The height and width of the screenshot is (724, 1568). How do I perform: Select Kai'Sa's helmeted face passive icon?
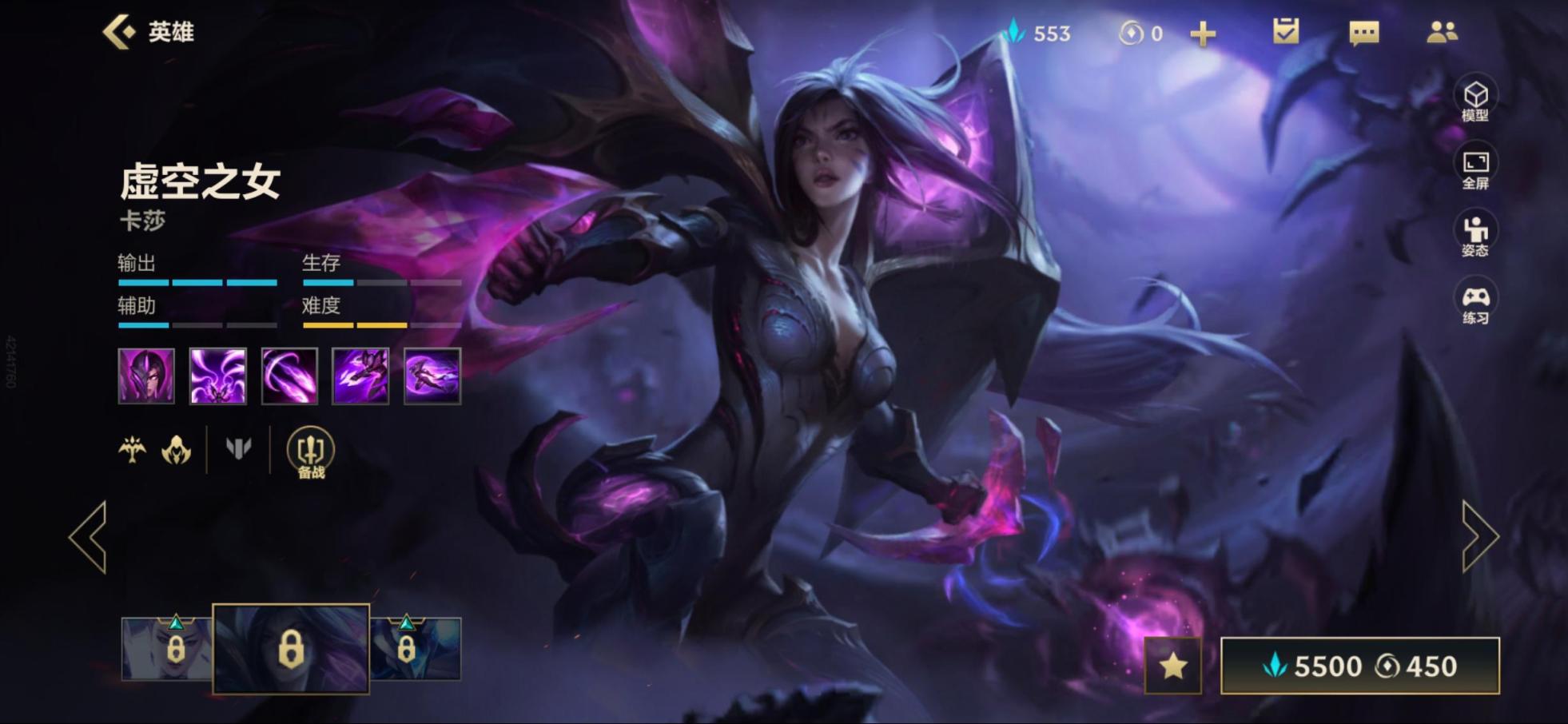coord(146,376)
